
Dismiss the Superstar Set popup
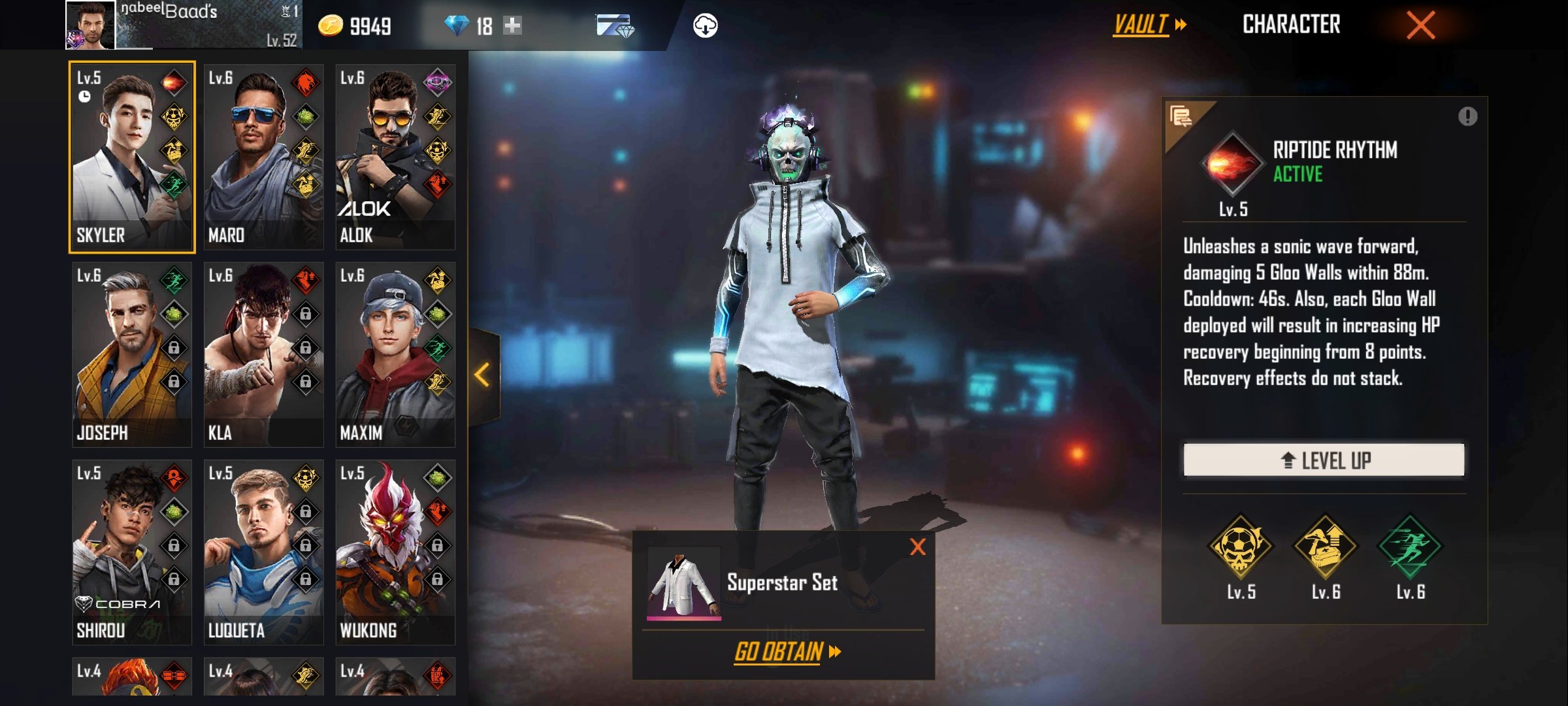click(917, 547)
